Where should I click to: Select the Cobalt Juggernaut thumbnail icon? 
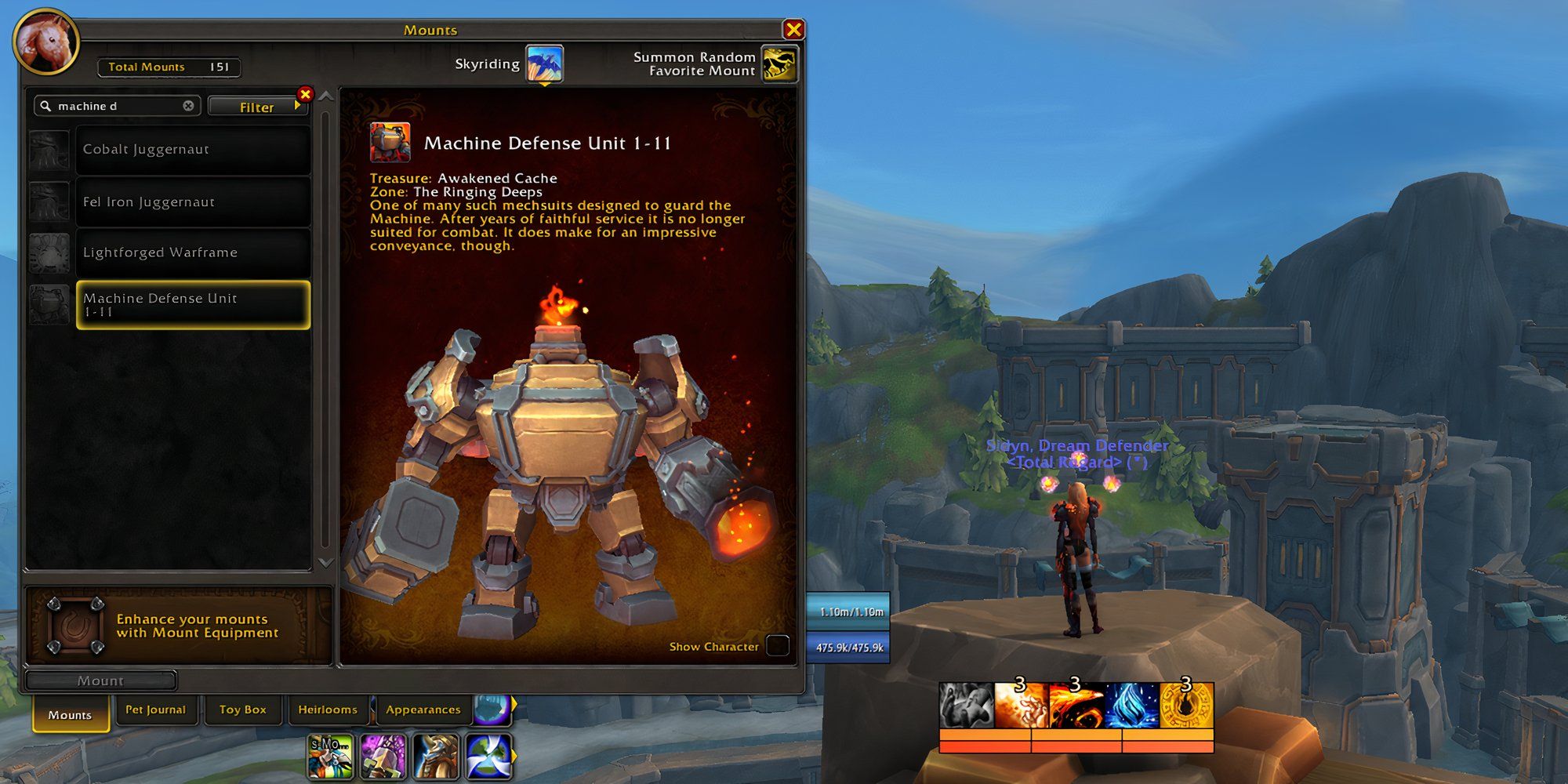[x=49, y=149]
